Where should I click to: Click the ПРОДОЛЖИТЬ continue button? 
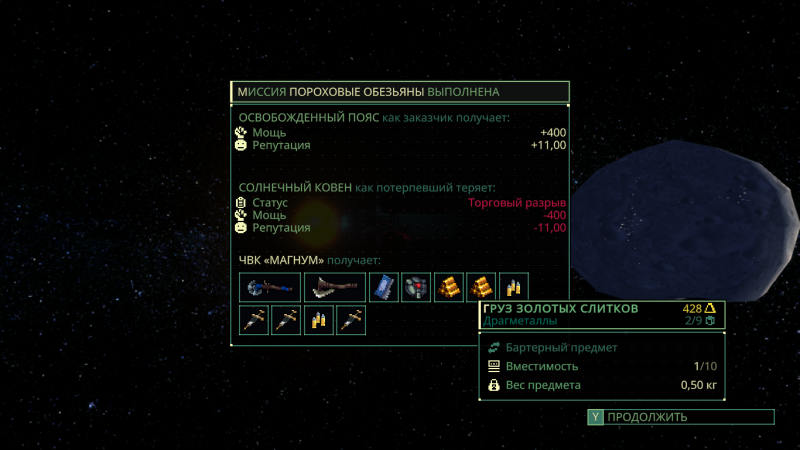[x=680, y=417]
